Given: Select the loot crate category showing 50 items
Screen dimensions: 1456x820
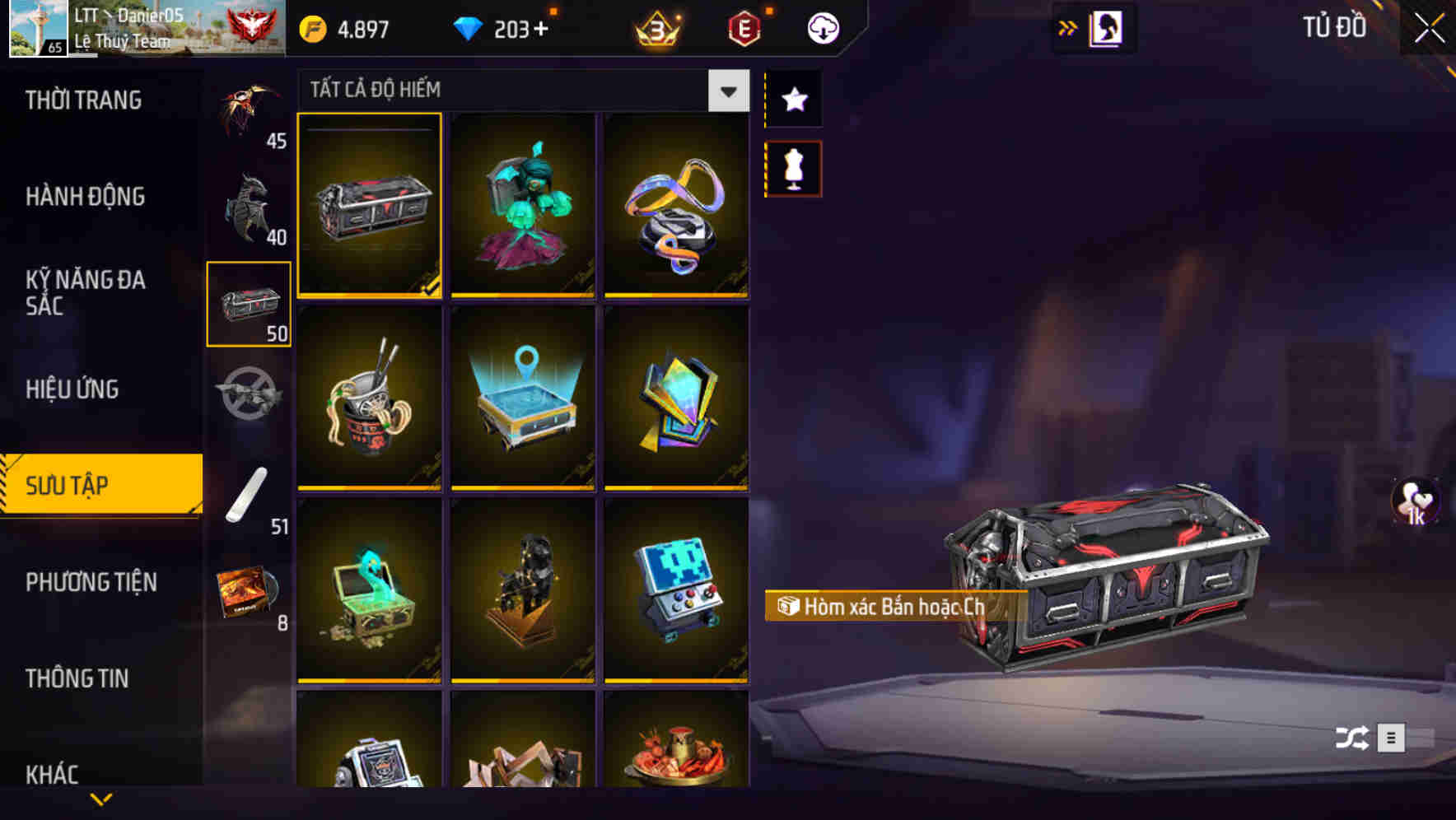Looking at the screenshot, I should tap(250, 305).
